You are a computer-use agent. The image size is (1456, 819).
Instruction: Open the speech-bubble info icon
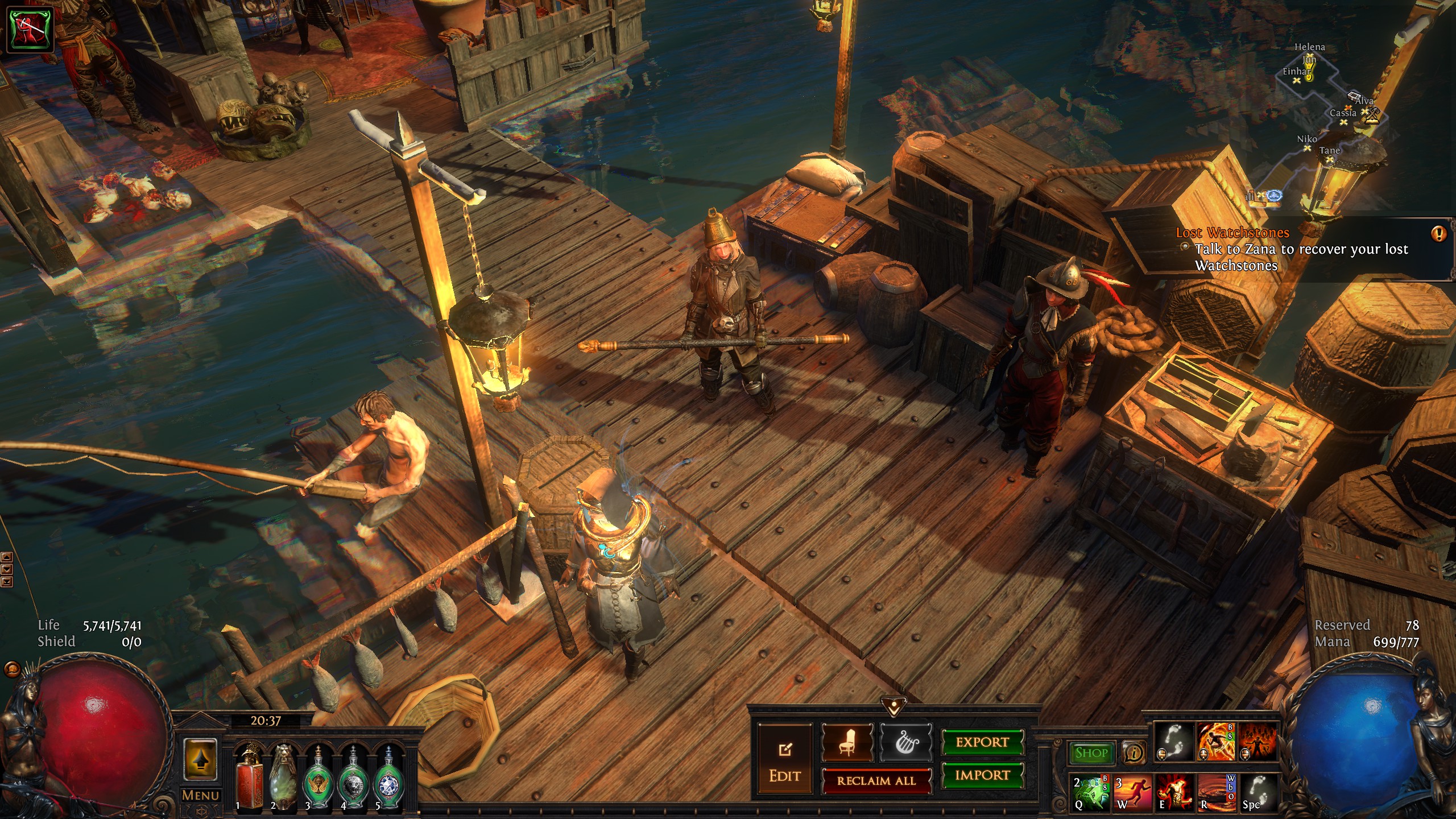pyautogui.click(x=1134, y=753)
